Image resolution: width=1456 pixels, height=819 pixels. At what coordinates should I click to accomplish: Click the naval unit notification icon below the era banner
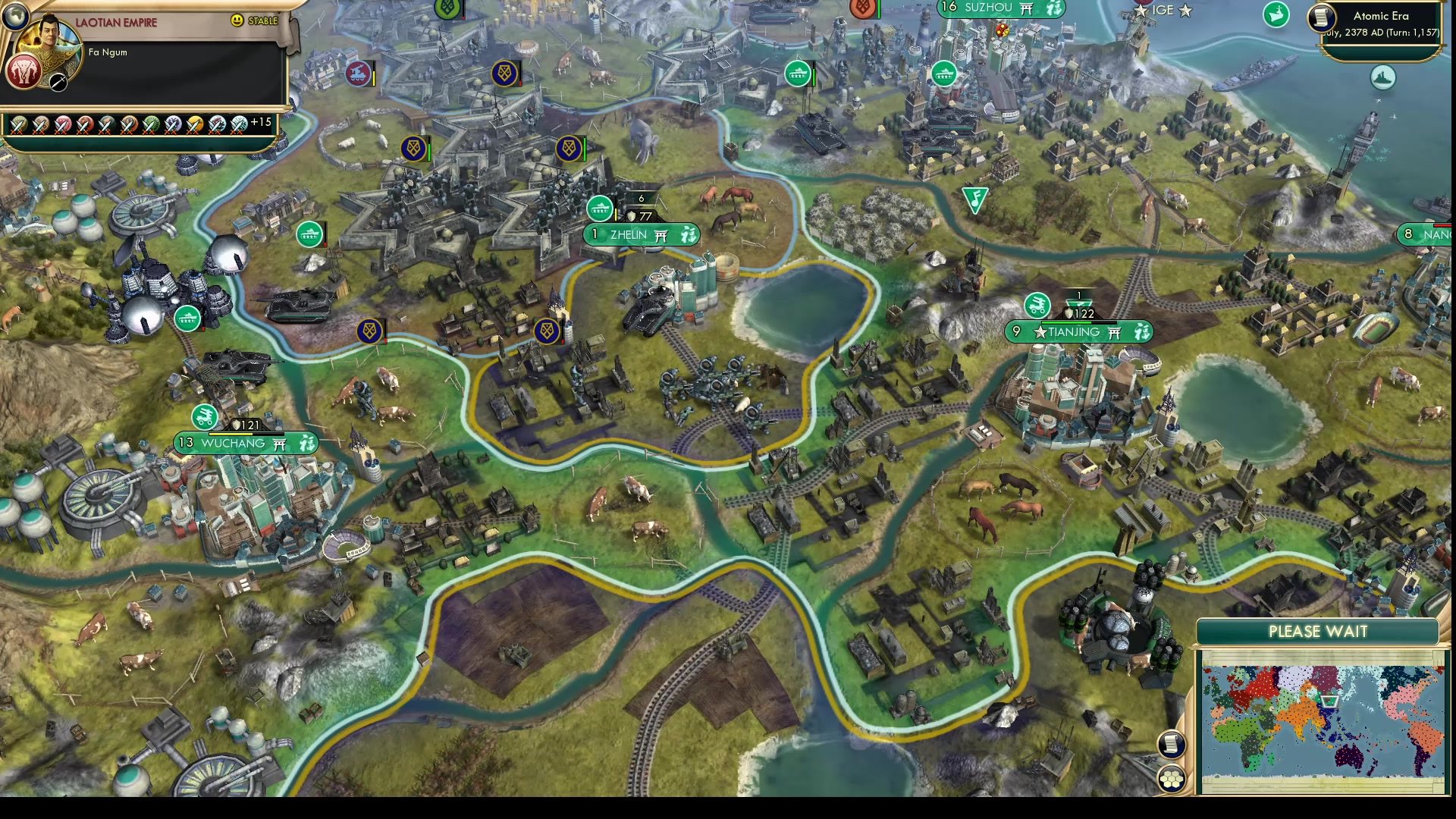1383,77
